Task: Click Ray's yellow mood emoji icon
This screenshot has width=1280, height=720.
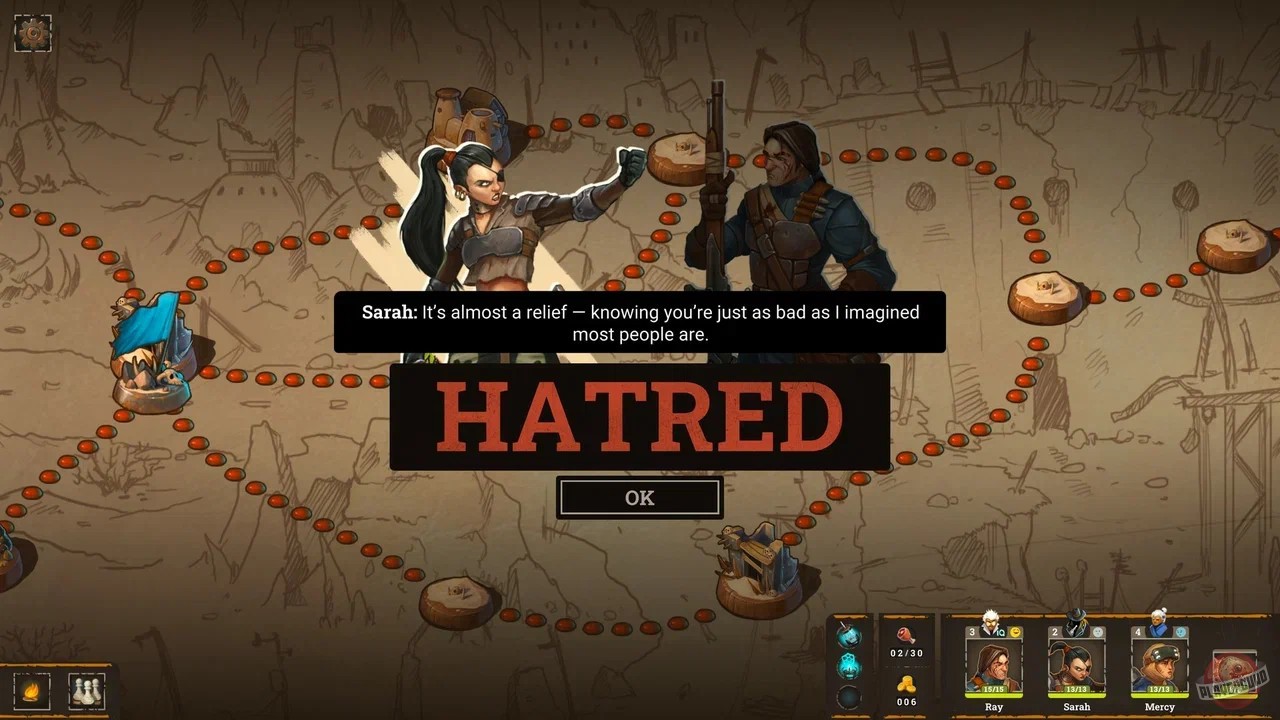Action: tap(1015, 632)
